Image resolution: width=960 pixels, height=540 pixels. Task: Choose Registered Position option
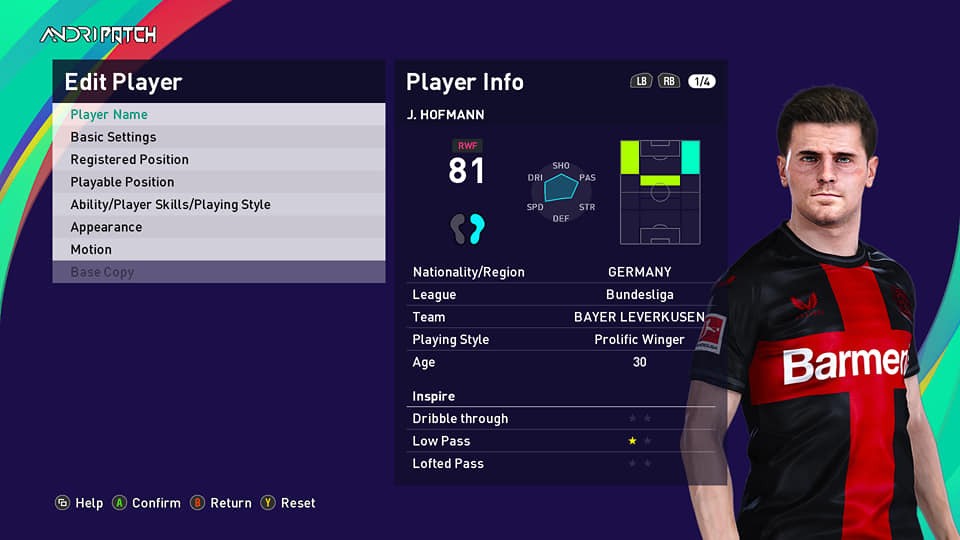(218, 160)
